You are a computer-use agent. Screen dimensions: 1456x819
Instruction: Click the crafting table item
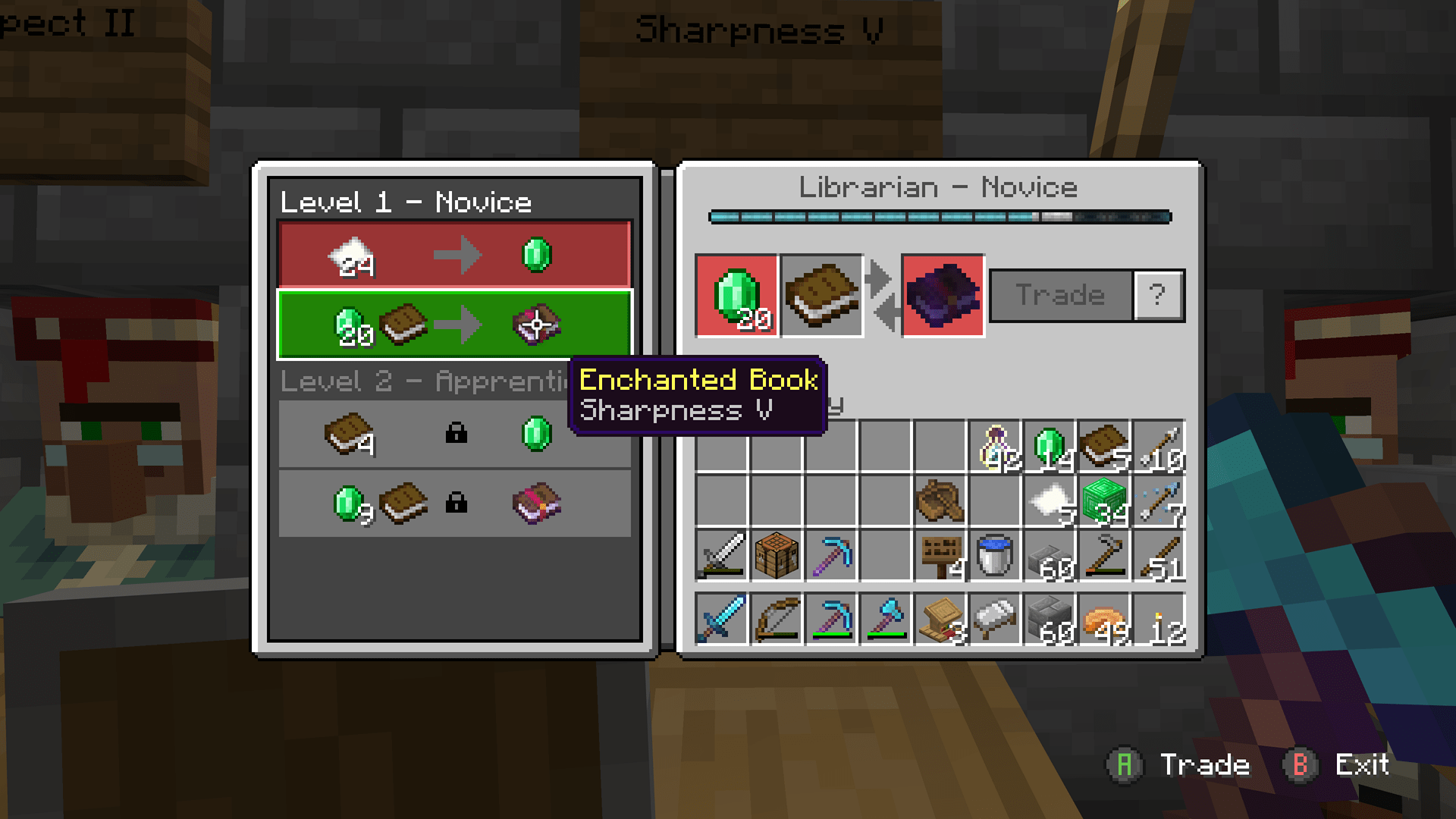pyautogui.click(x=776, y=556)
